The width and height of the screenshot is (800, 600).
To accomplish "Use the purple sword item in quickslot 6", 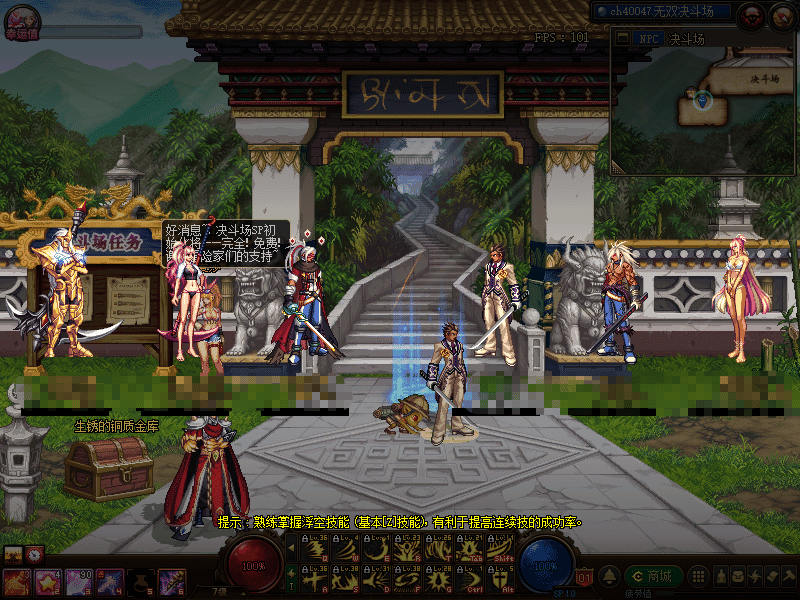I will [x=171, y=581].
